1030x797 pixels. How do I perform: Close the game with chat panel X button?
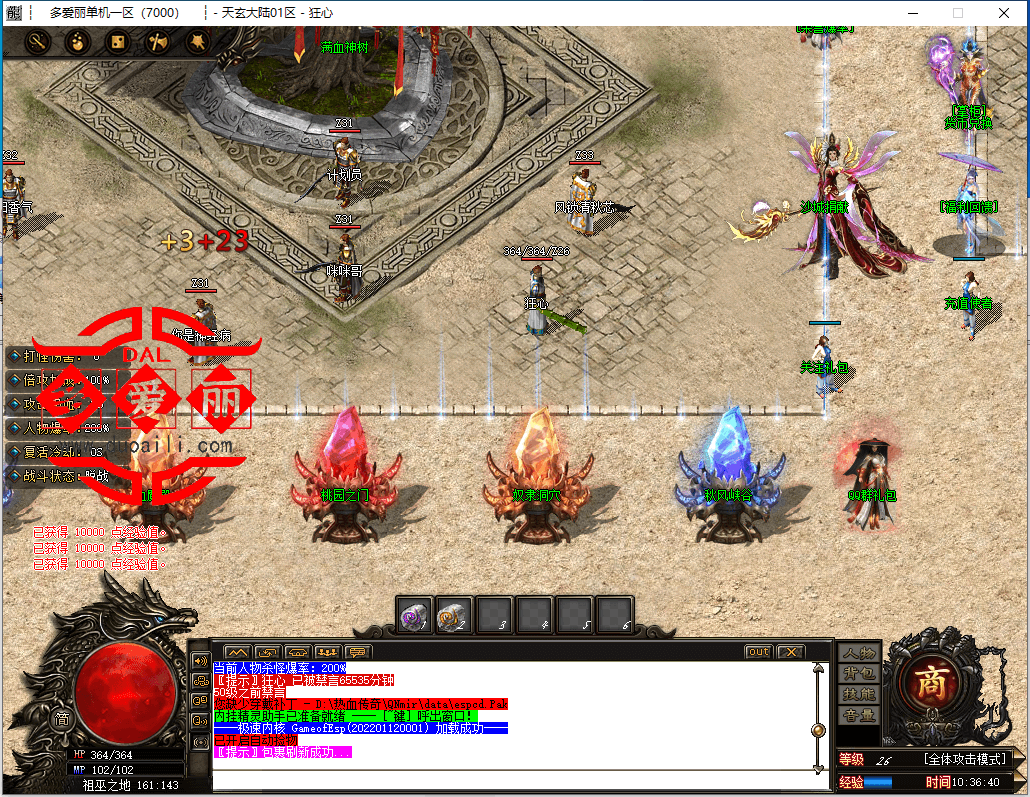(x=791, y=652)
